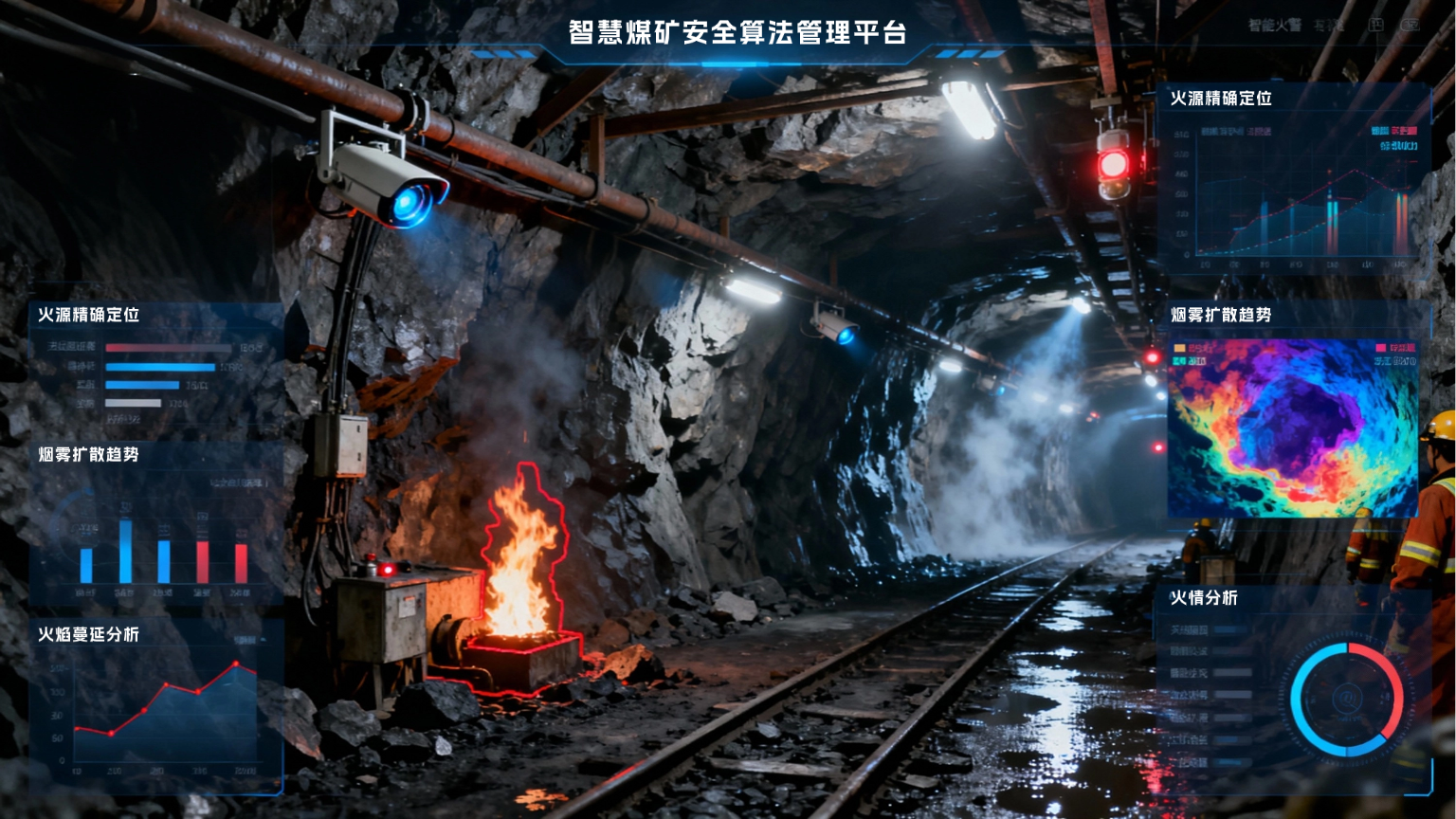Click the yellow color swatch on the heatmap legend
Screen dimensions: 1456x819
1178,347
